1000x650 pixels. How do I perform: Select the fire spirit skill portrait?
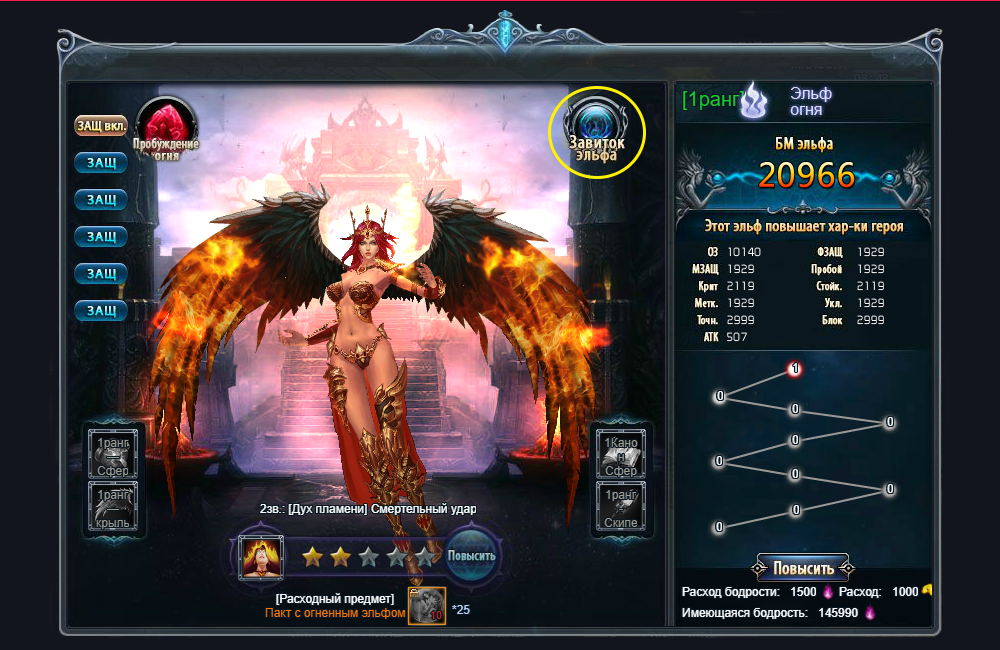[260, 557]
